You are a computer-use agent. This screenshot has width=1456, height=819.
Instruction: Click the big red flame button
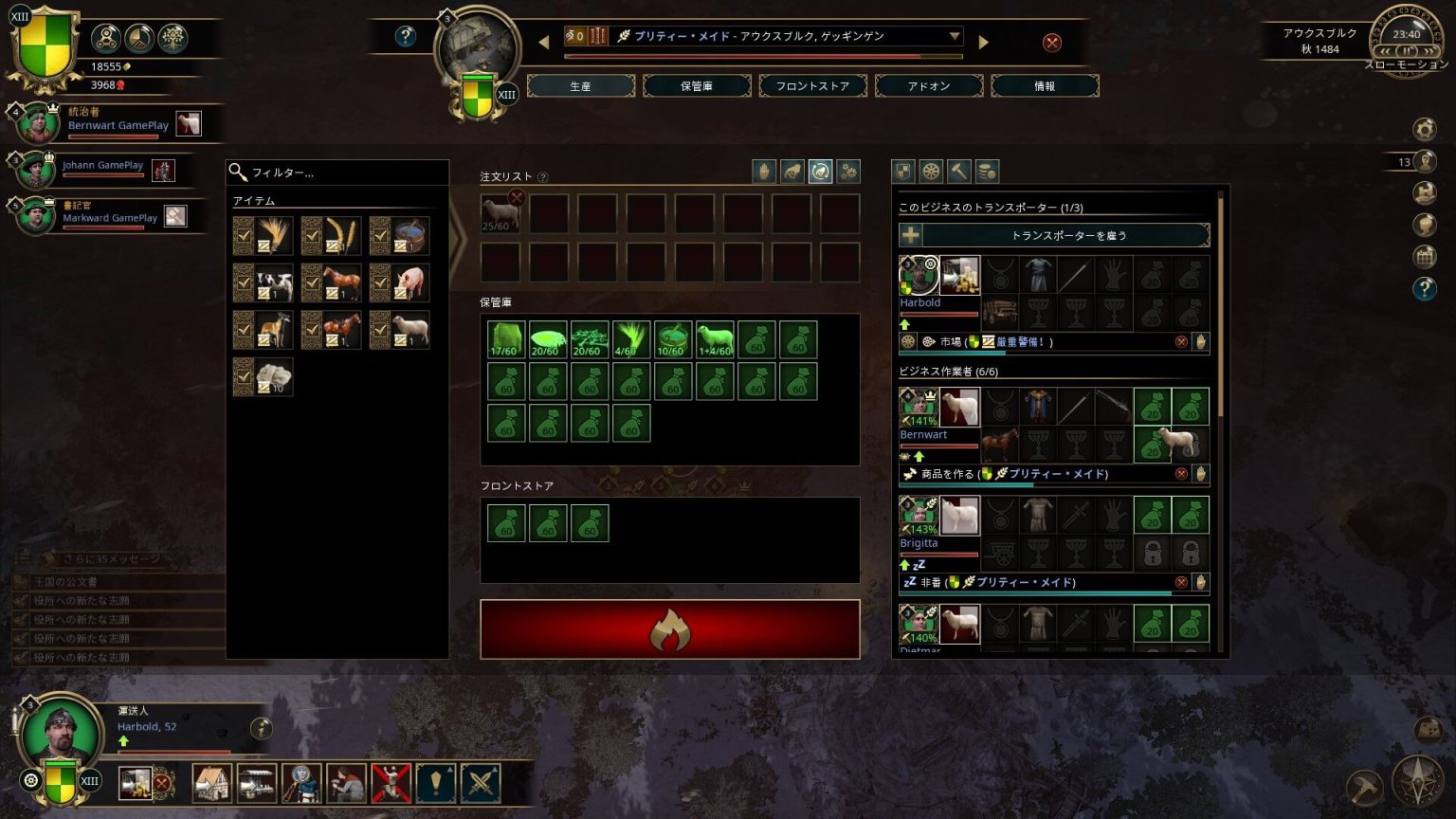(x=670, y=629)
